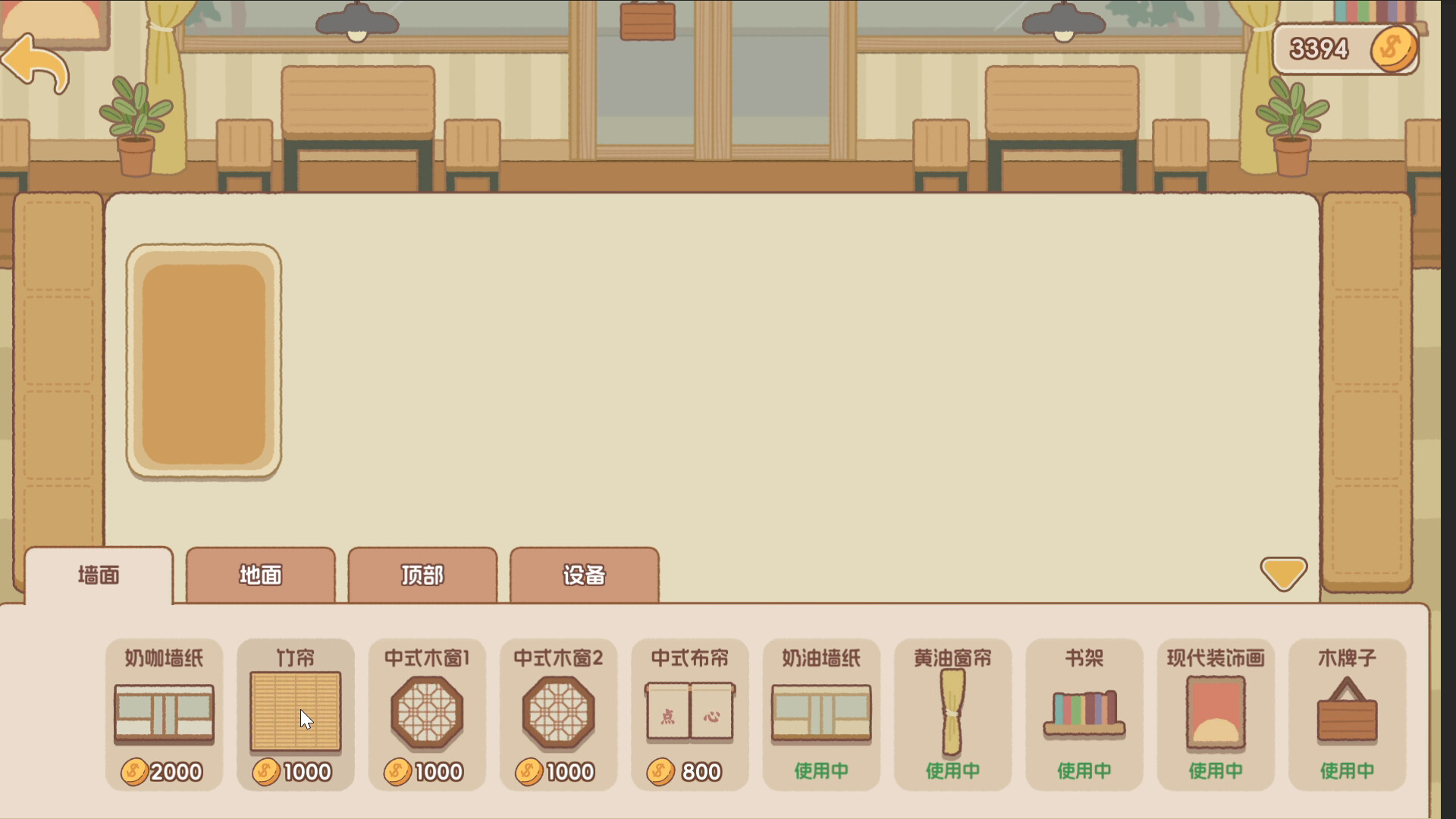
Task: Open the 顶部 ceiling tab
Action: pos(422,576)
